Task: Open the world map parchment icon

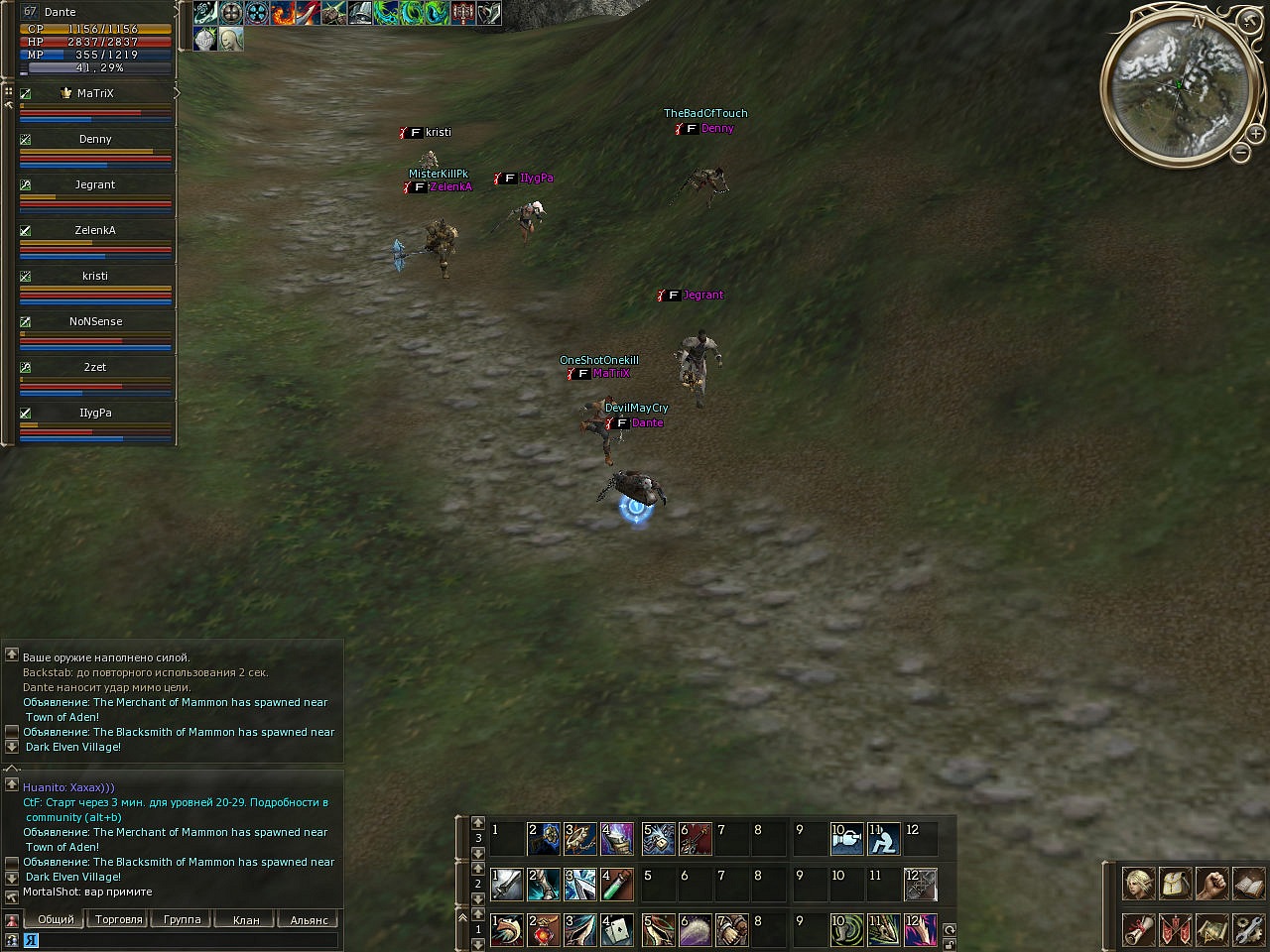Action: [x=1211, y=930]
